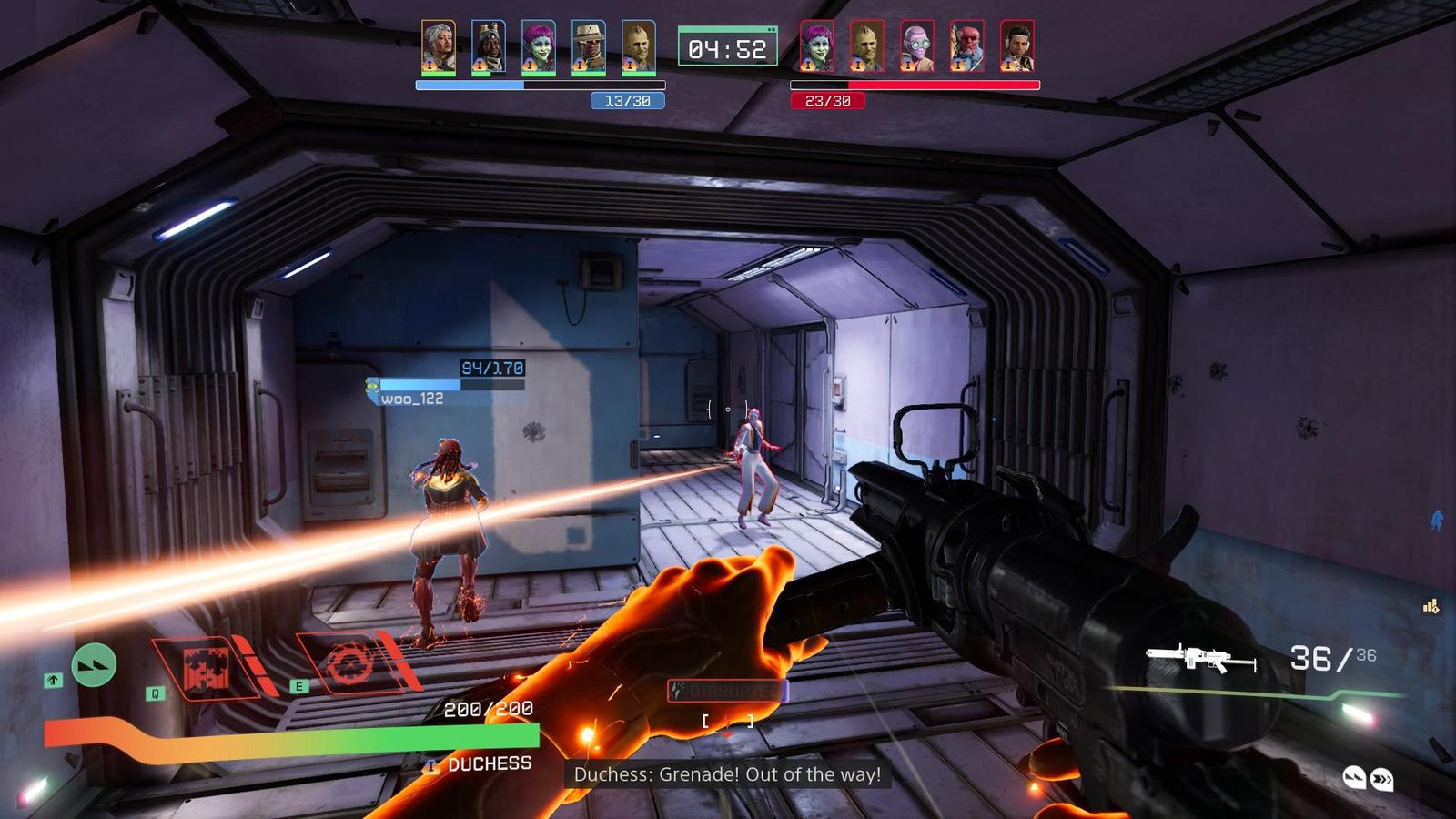Select the enemy portrait wearing headphones
The width and height of the screenshot is (1456, 819).
tap(1016, 47)
